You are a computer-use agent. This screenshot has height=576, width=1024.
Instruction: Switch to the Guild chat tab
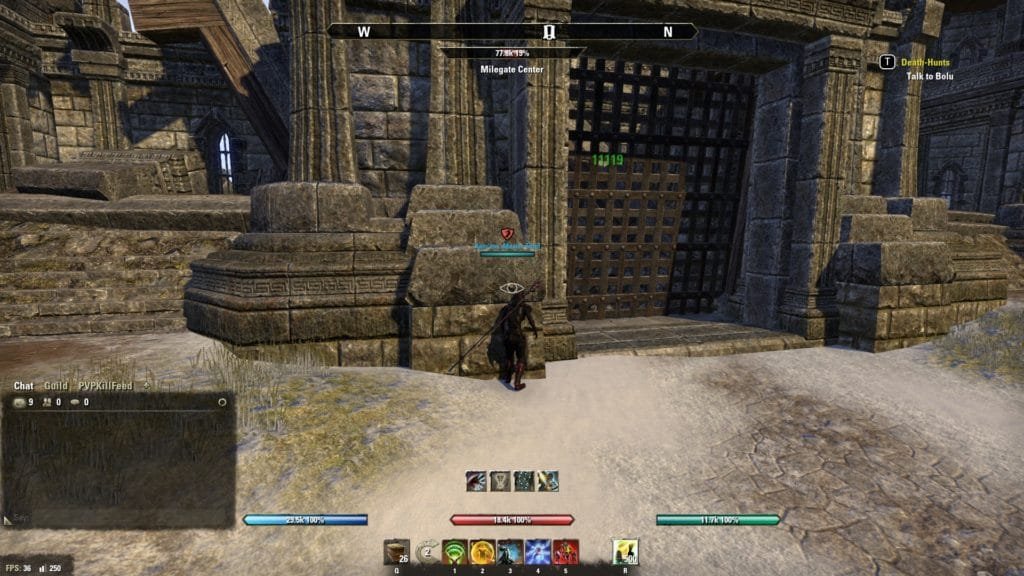pyautogui.click(x=56, y=385)
